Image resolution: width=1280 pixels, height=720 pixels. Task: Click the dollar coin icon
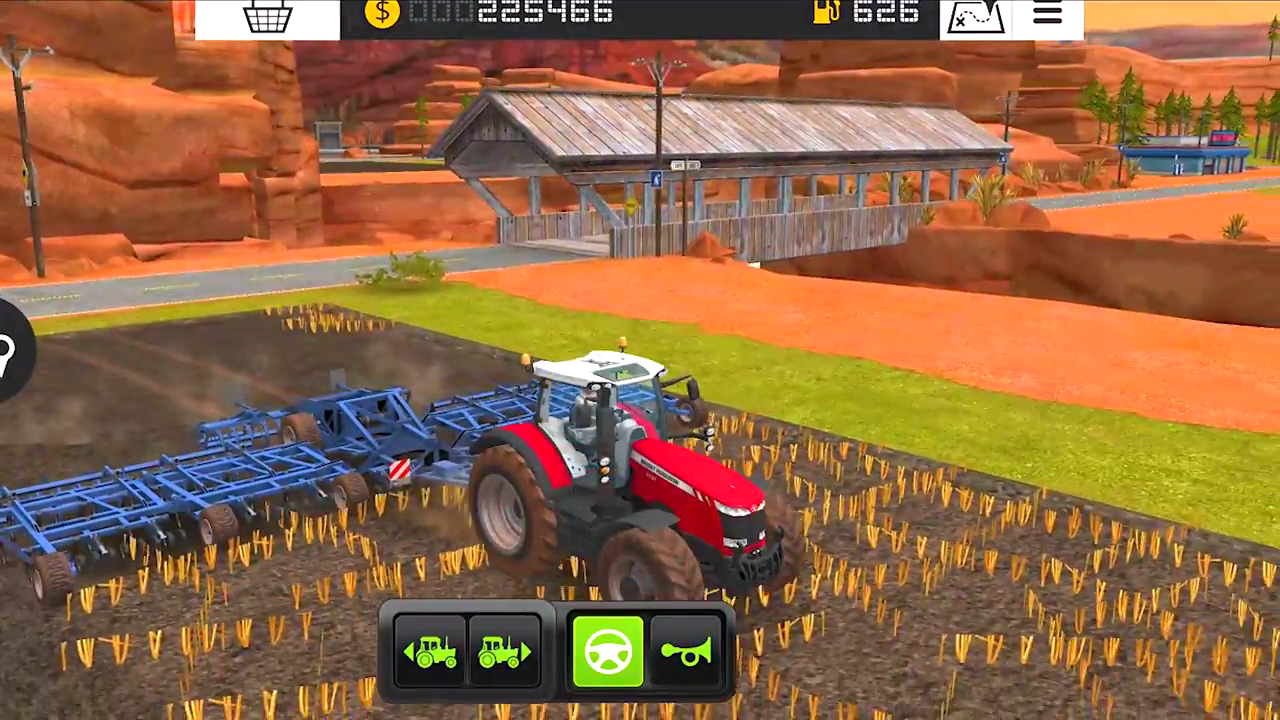(x=381, y=14)
